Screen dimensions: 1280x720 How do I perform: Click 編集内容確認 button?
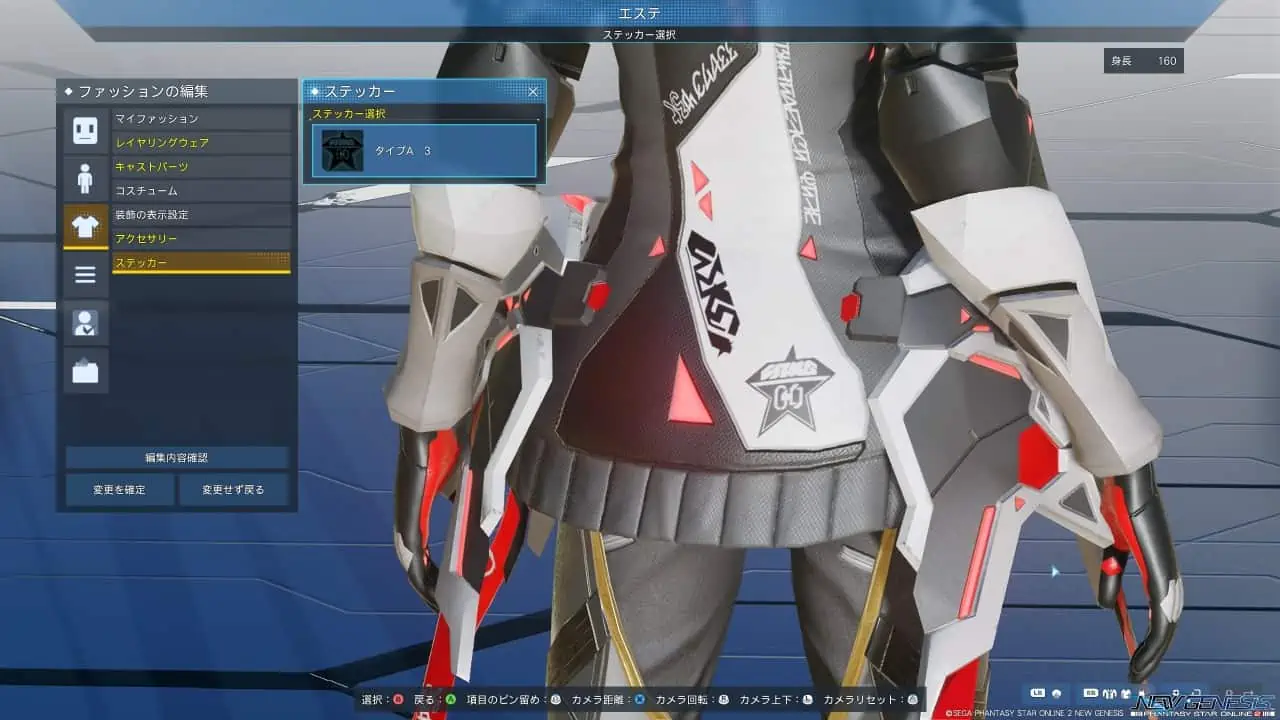click(177, 458)
